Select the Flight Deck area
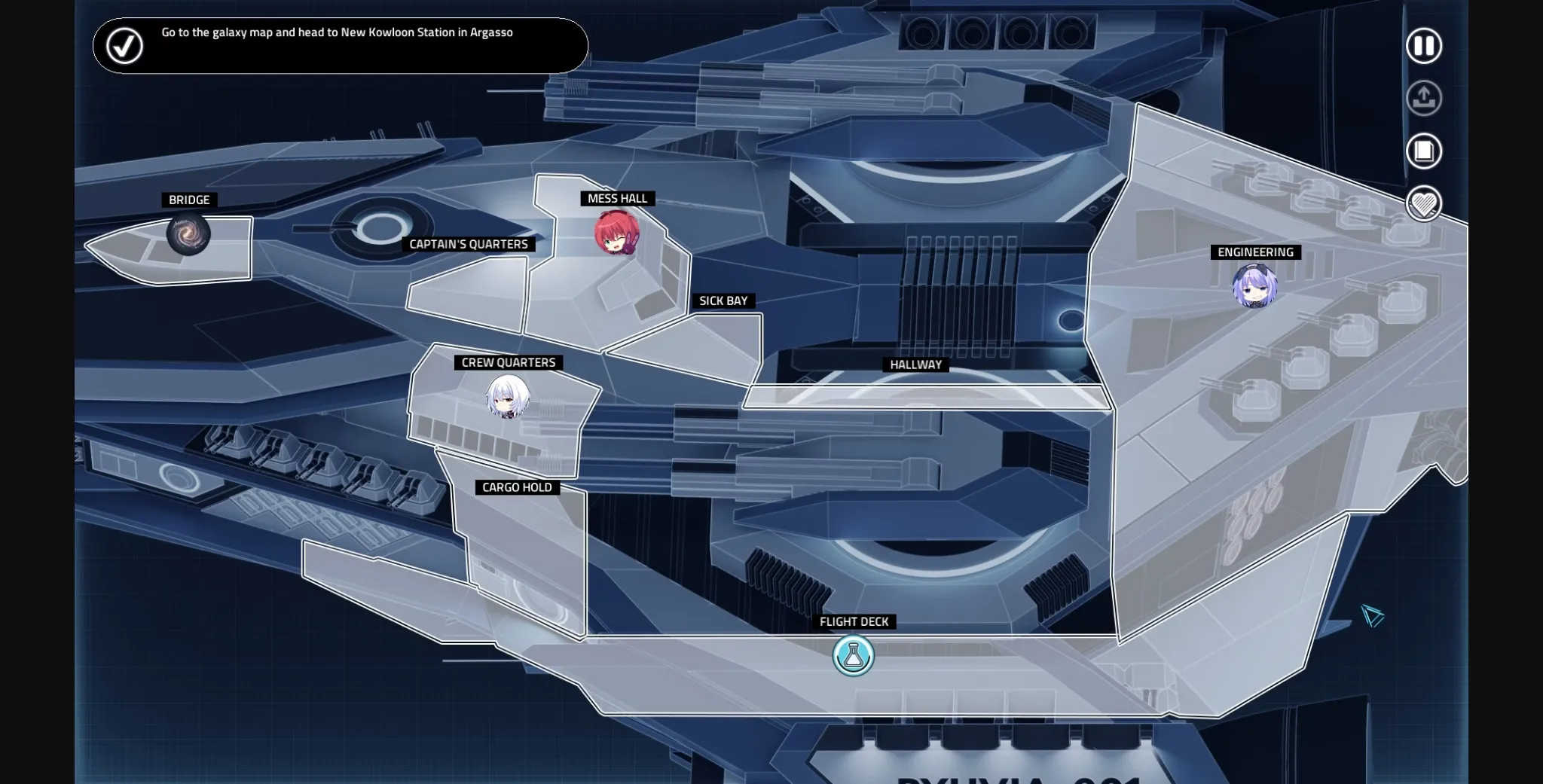 pyautogui.click(x=854, y=622)
